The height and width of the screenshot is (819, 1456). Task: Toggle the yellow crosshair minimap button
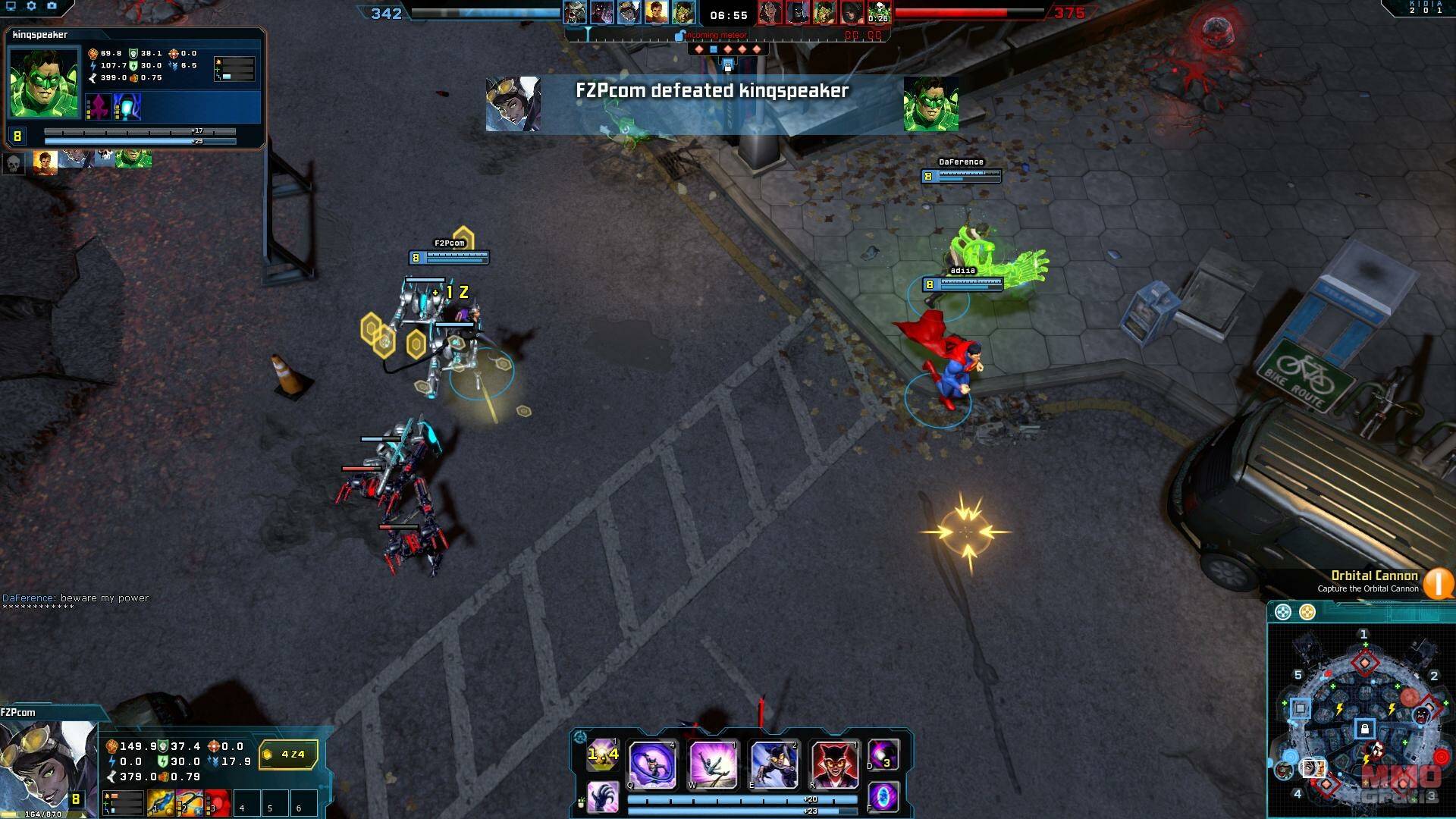coord(1307,612)
